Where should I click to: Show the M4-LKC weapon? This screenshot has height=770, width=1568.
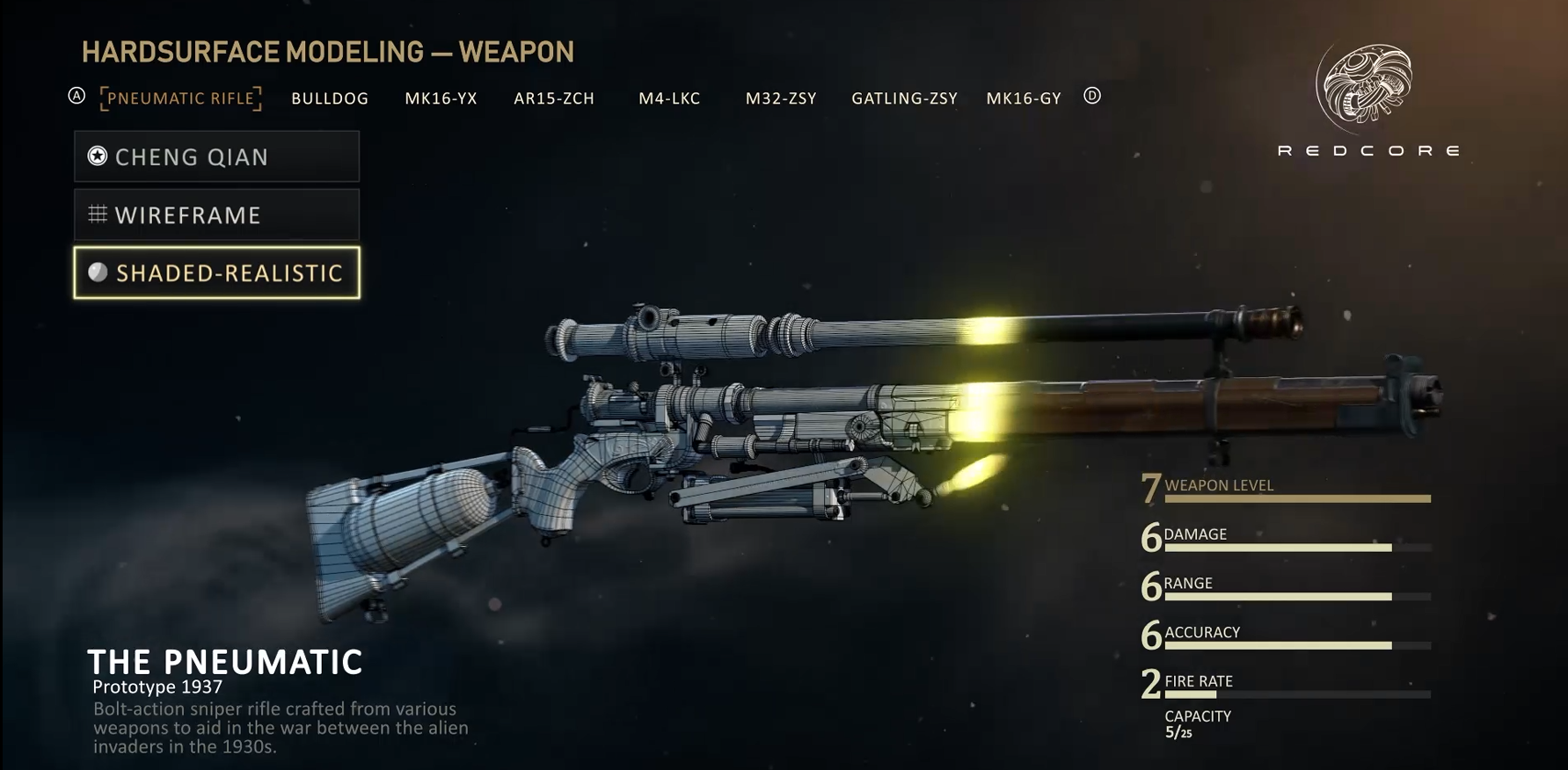[669, 98]
